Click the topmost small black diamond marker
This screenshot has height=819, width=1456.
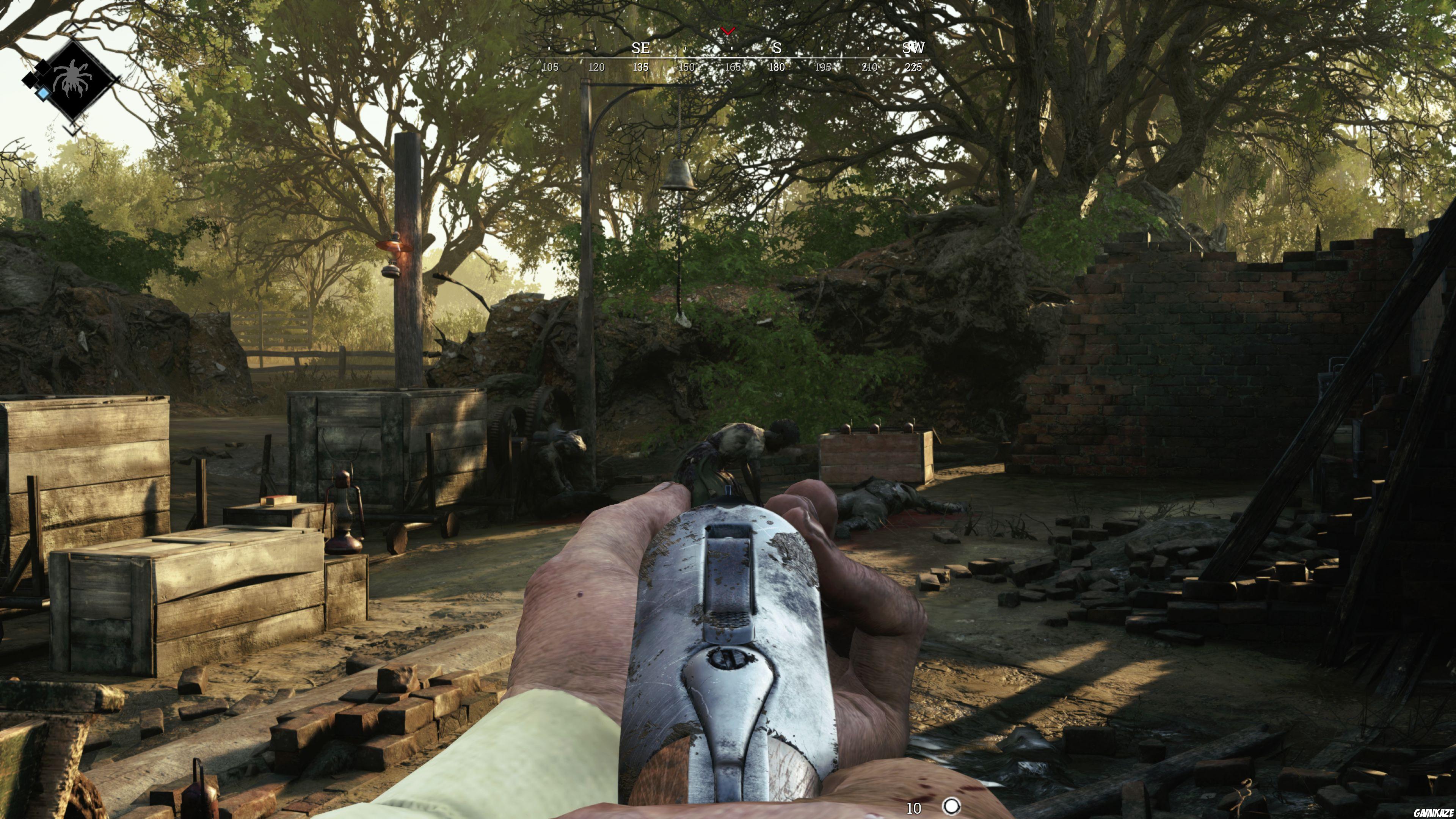coord(44,67)
